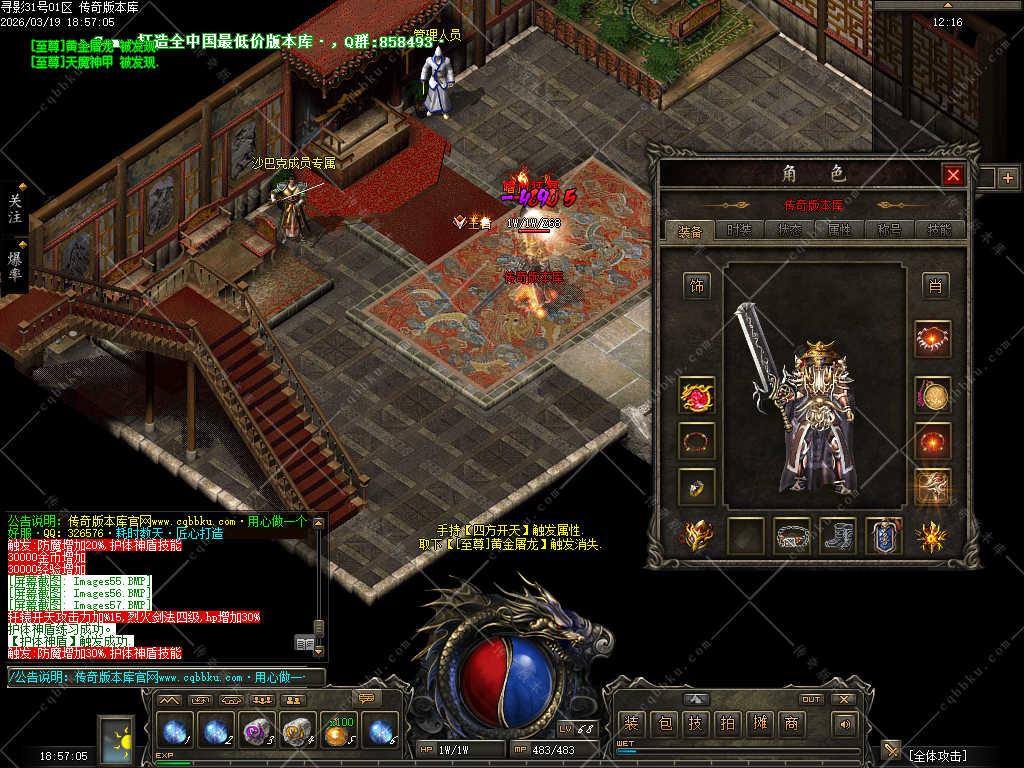This screenshot has height=768, width=1024.
Task: Open the 状态 tab
Action: pyautogui.click(x=790, y=230)
